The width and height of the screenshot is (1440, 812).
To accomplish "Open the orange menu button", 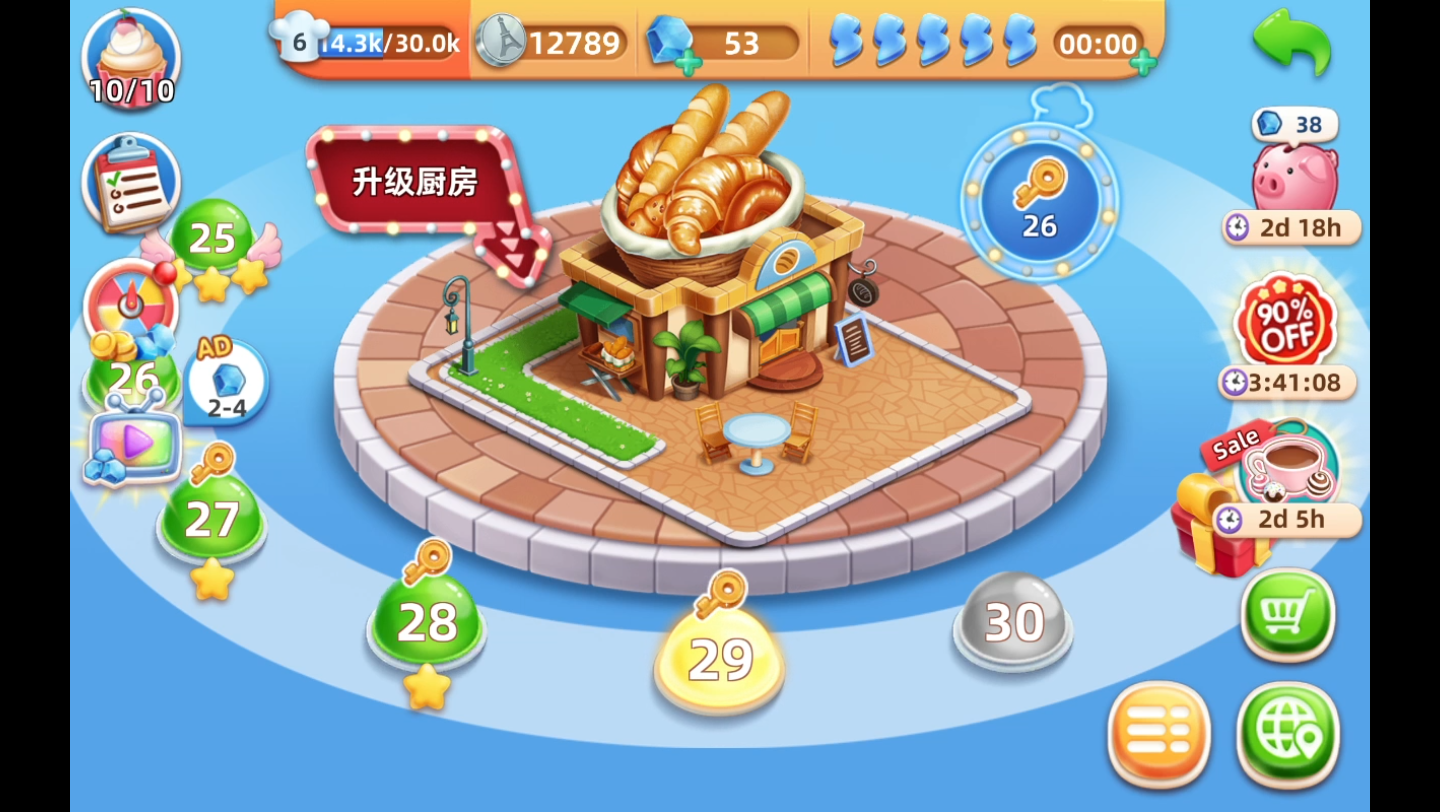I will tap(1159, 732).
